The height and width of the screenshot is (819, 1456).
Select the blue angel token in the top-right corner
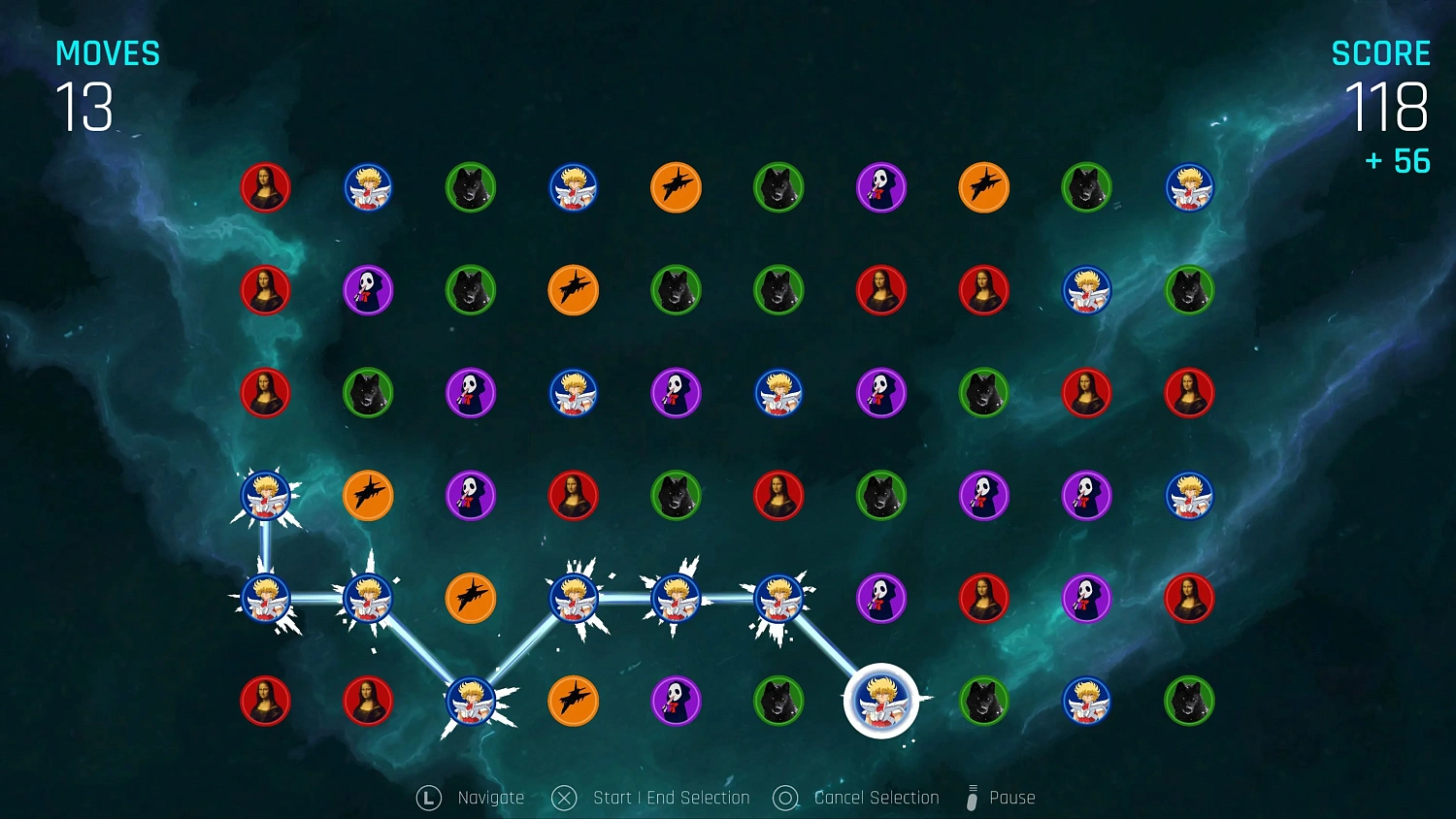tap(1190, 188)
